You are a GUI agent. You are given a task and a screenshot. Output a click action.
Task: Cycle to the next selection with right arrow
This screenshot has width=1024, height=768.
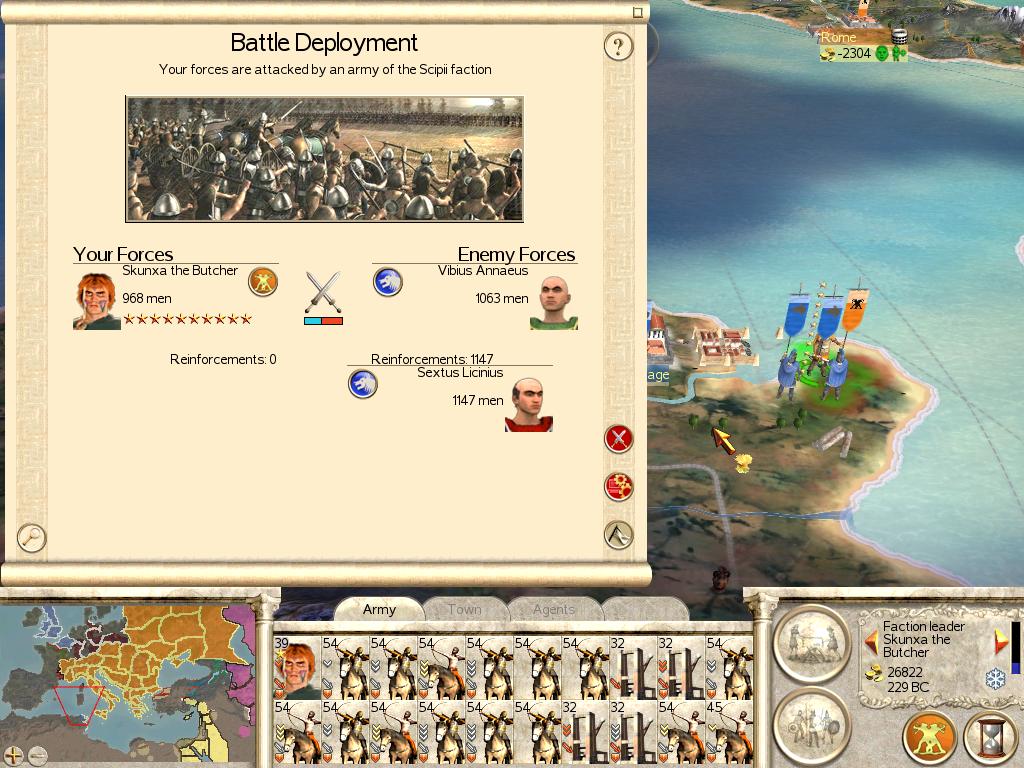point(1000,642)
